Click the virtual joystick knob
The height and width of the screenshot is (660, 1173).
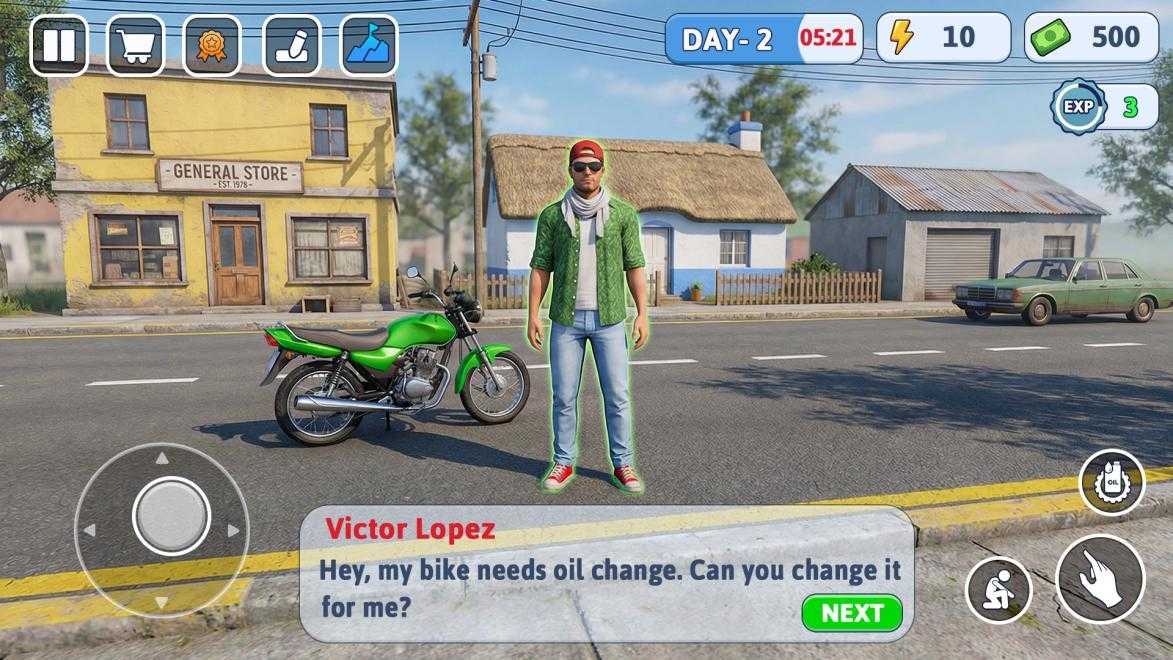tap(171, 516)
